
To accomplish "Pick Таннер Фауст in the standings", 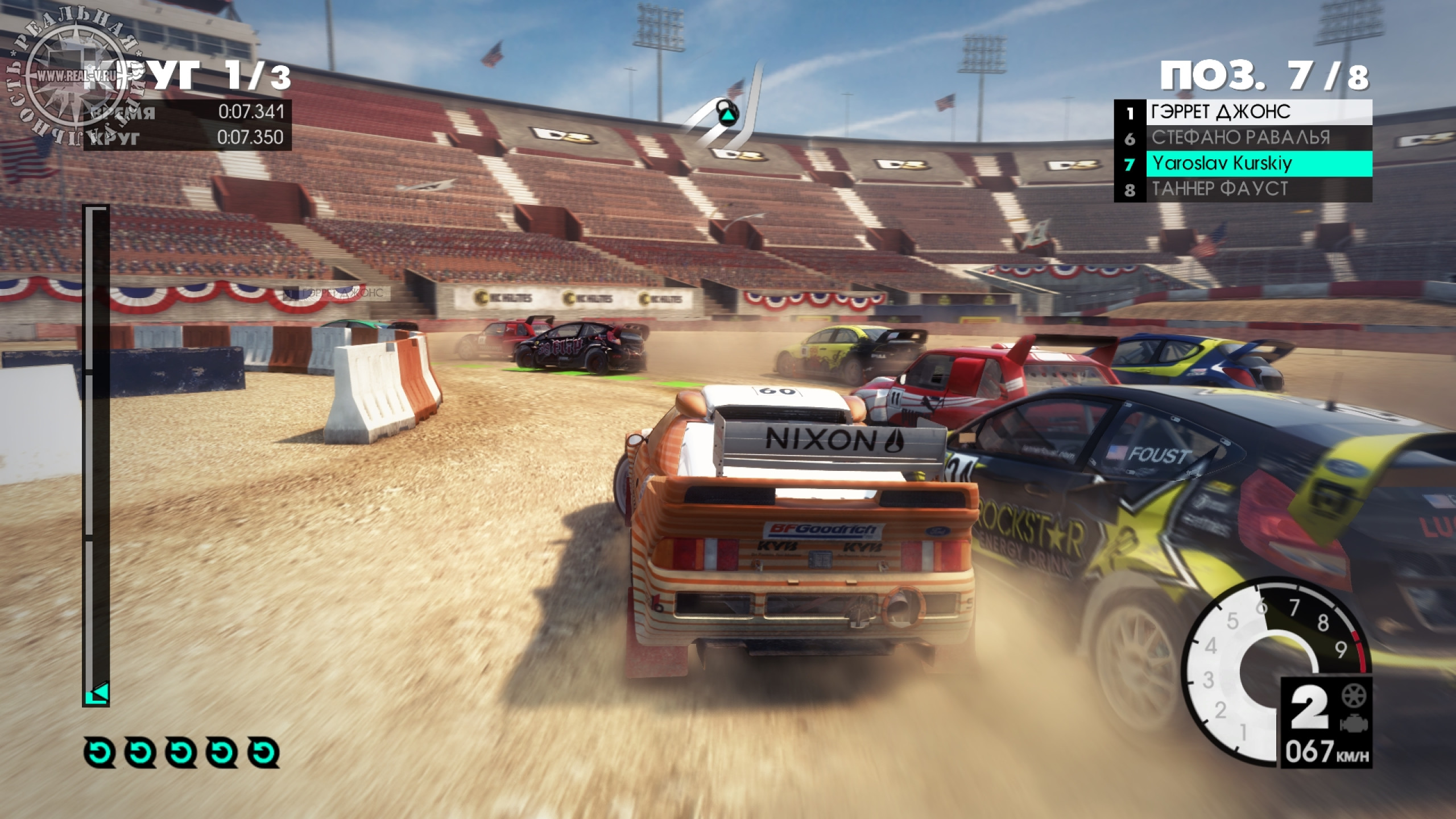I will tap(1243, 189).
